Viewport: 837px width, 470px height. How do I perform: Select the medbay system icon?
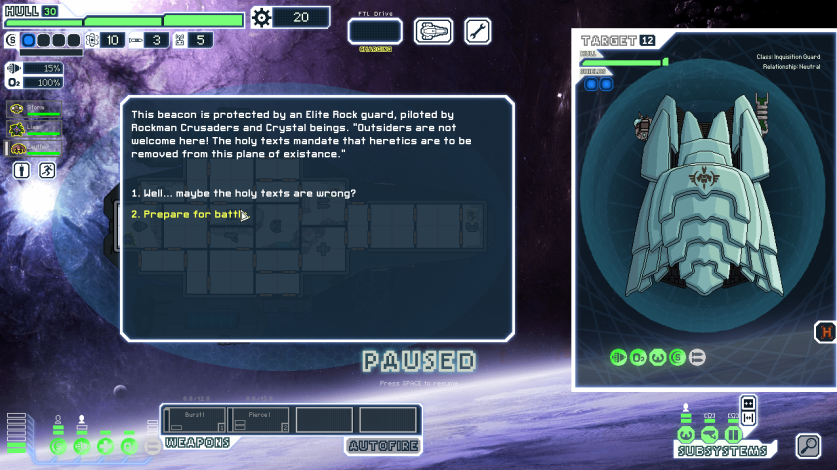(106, 446)
